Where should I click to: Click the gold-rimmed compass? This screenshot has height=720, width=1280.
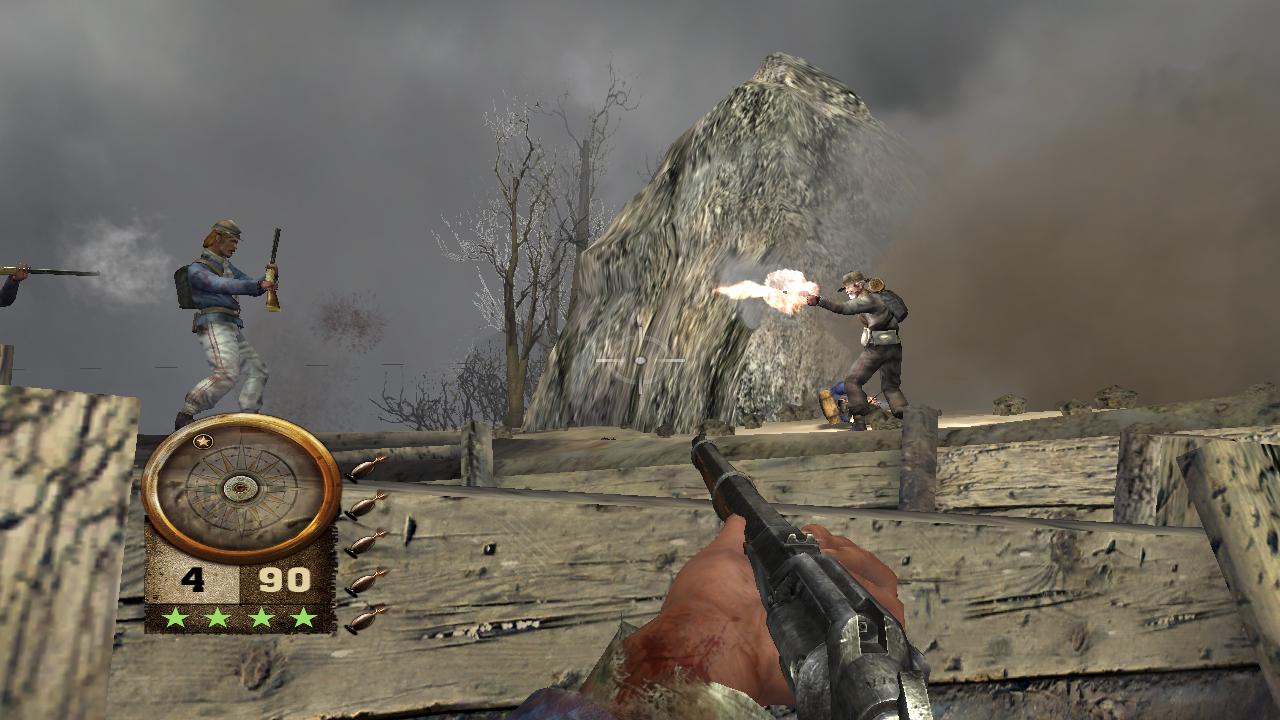pos(241,488)
